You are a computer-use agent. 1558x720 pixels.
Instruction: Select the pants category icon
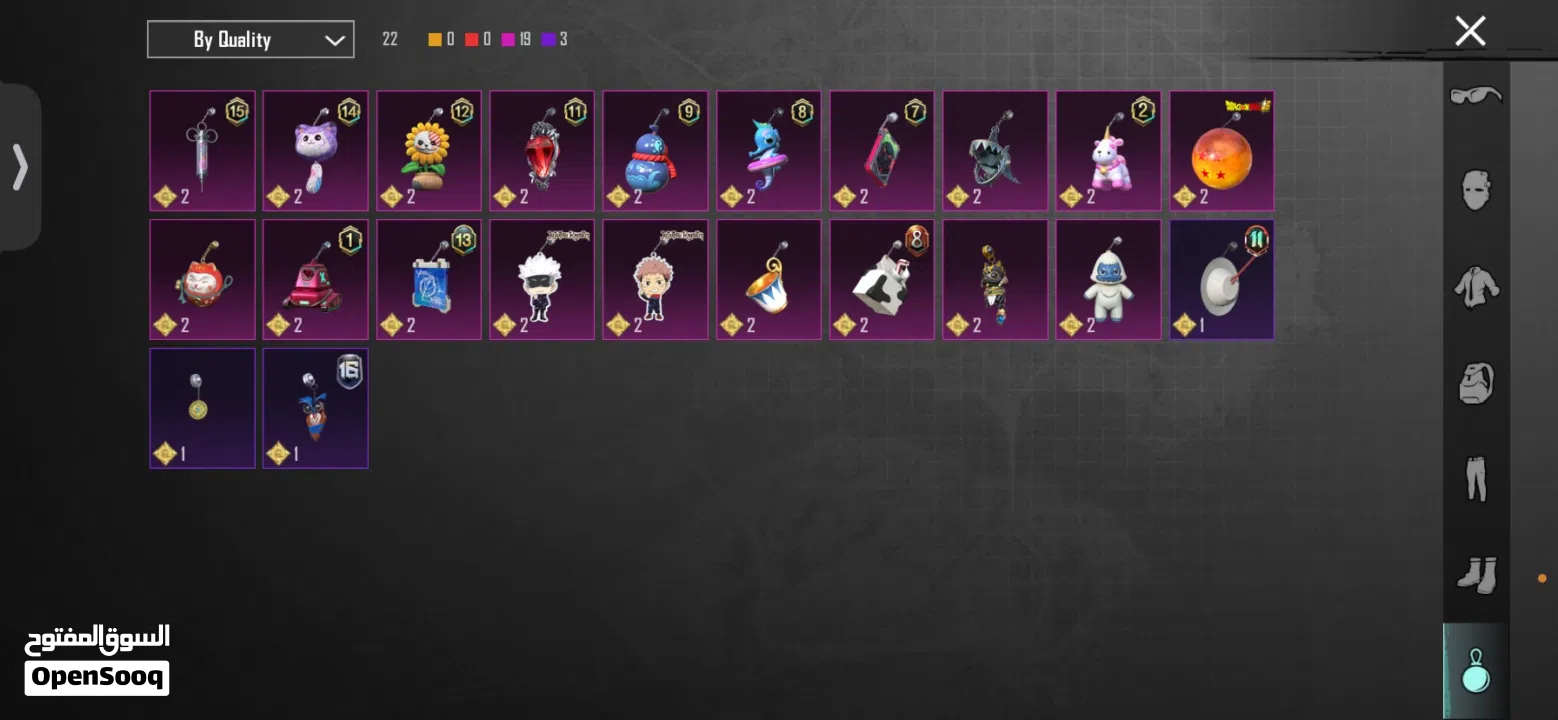click(1474, 478)
